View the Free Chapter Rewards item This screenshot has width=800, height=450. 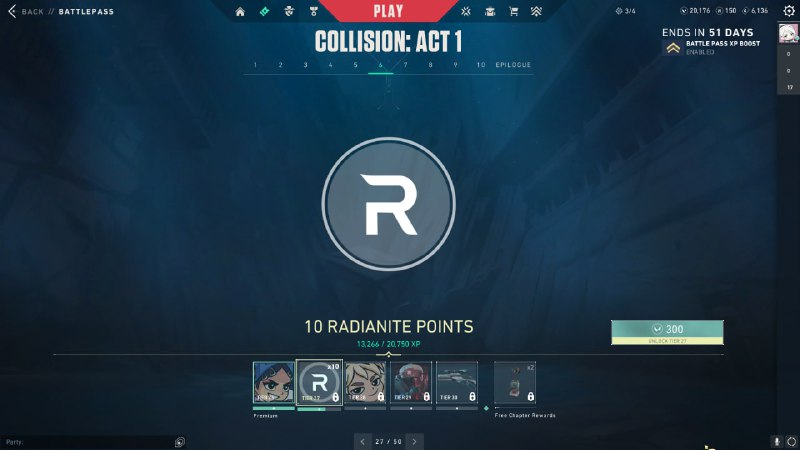click(x=515, y=383)
